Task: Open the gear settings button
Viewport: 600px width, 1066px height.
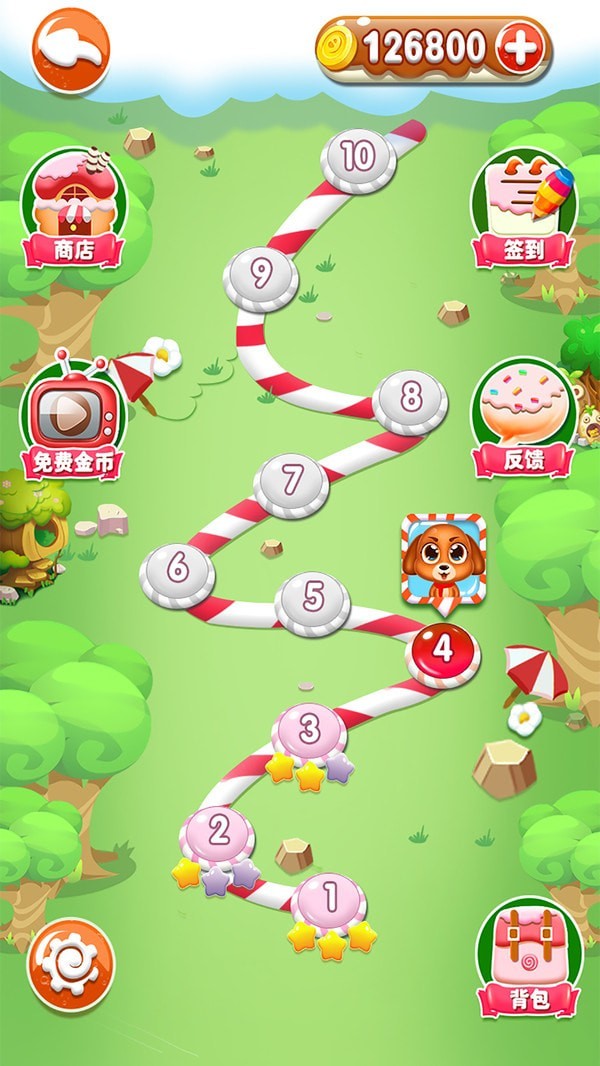Action: 71,964
